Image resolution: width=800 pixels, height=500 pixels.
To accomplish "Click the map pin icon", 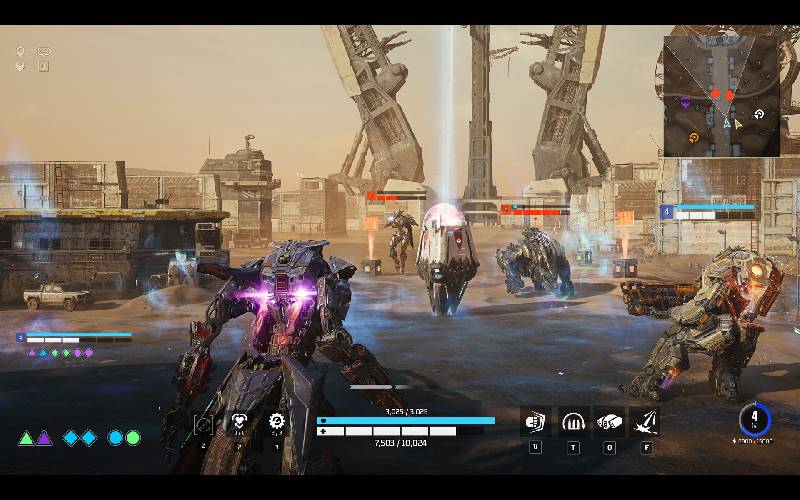I will point(21,51).
